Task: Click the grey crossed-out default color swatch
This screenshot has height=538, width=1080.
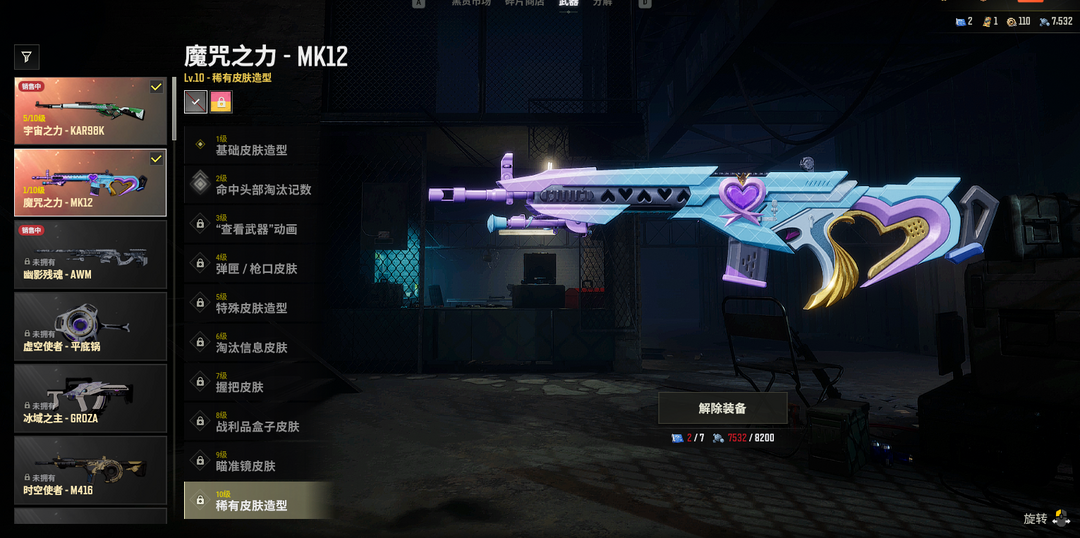Action: (196, 101)
